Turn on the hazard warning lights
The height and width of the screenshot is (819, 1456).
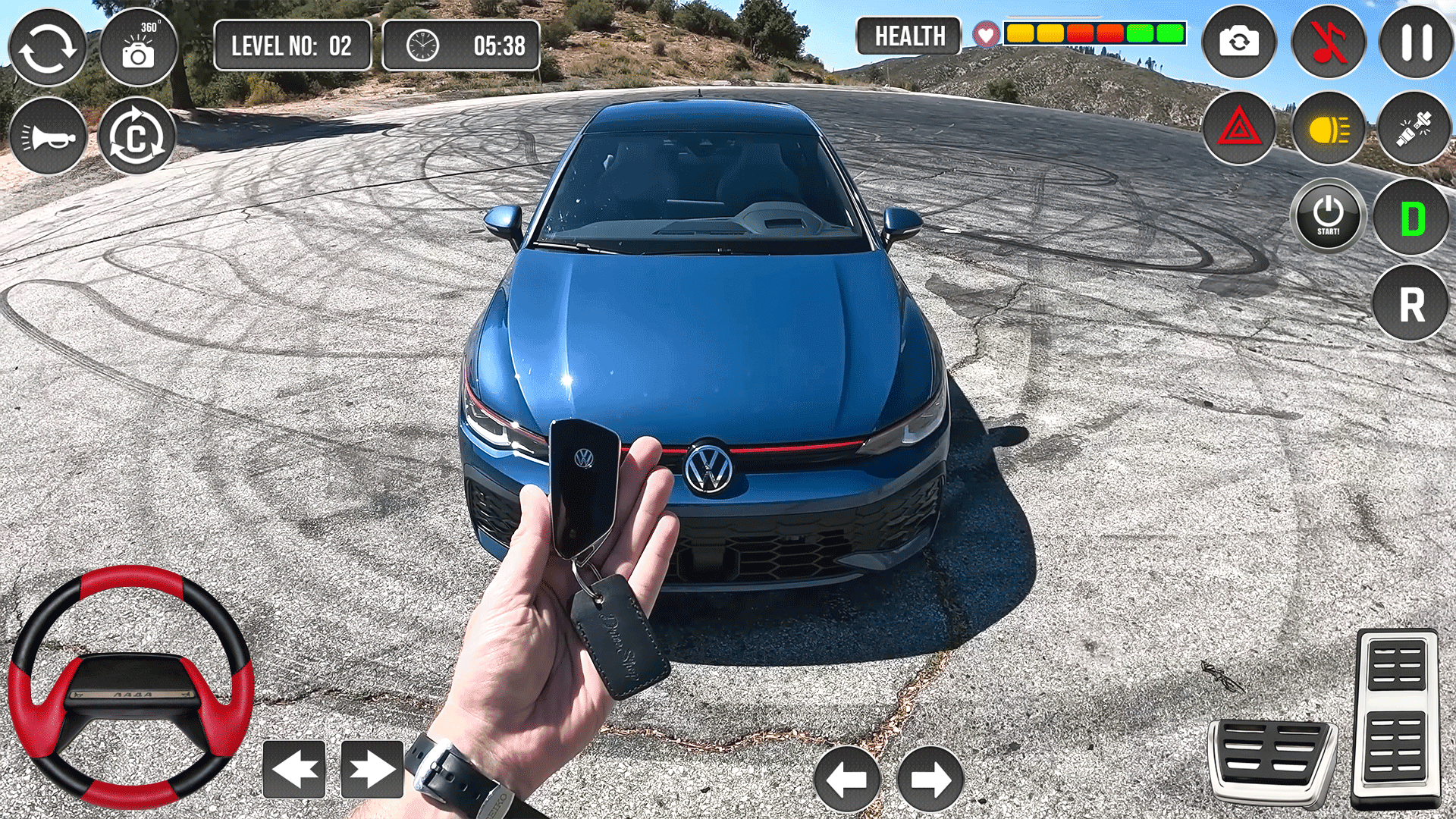point(1239,128)
